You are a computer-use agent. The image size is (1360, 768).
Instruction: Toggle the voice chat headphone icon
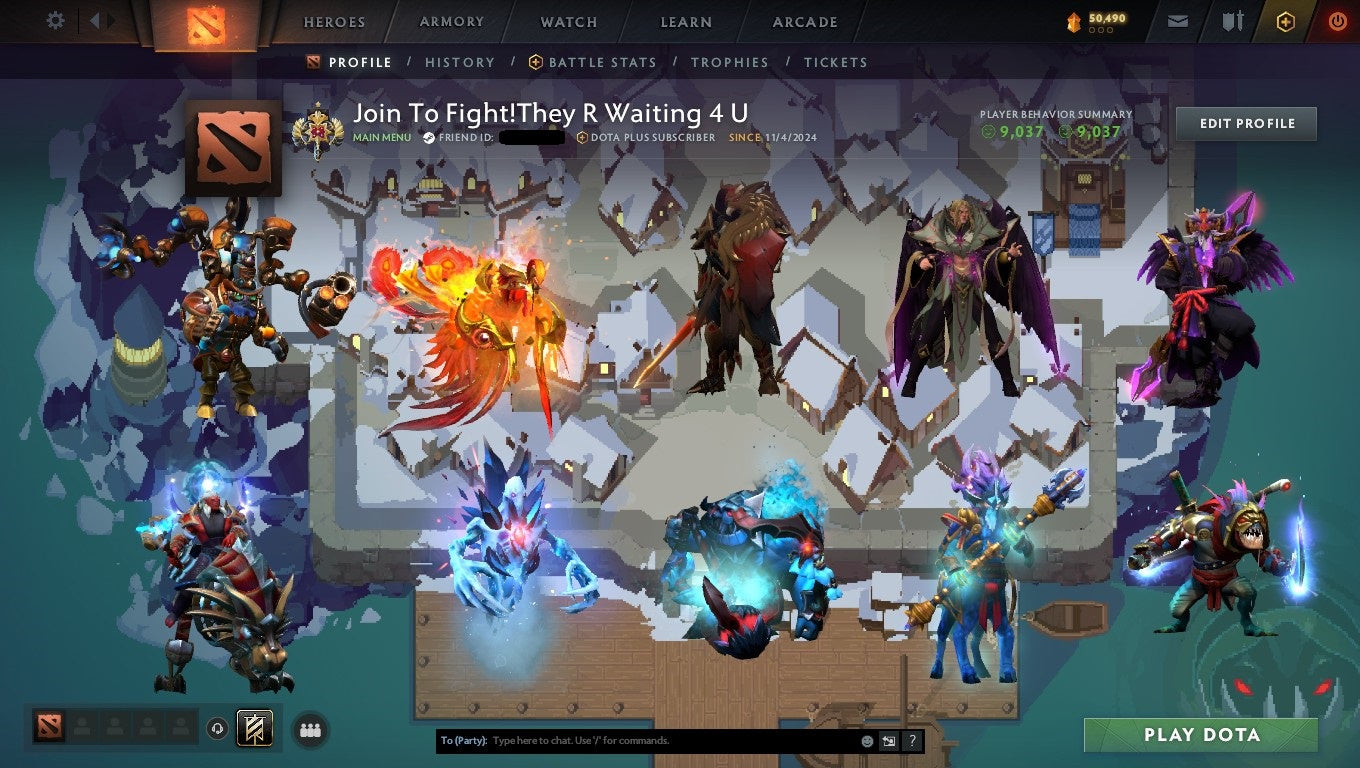[x=217, y=730]
